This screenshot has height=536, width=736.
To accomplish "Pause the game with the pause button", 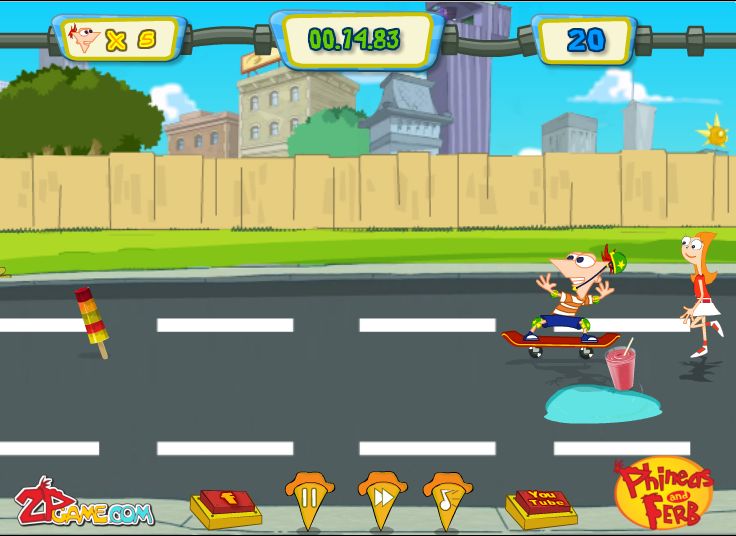I will tap(310, 497).
